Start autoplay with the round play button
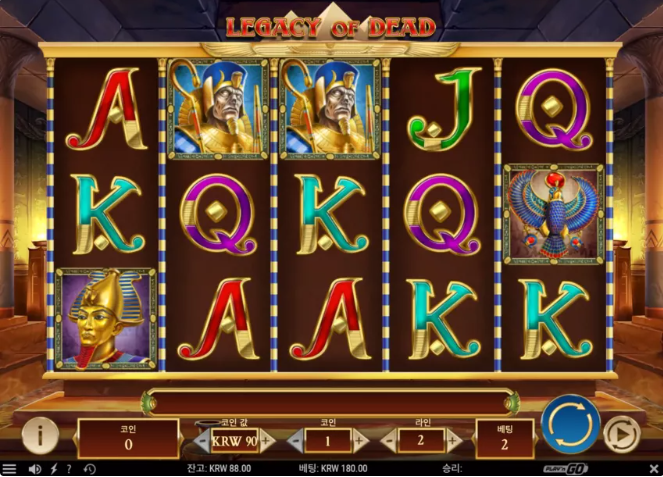 [621, 434]
